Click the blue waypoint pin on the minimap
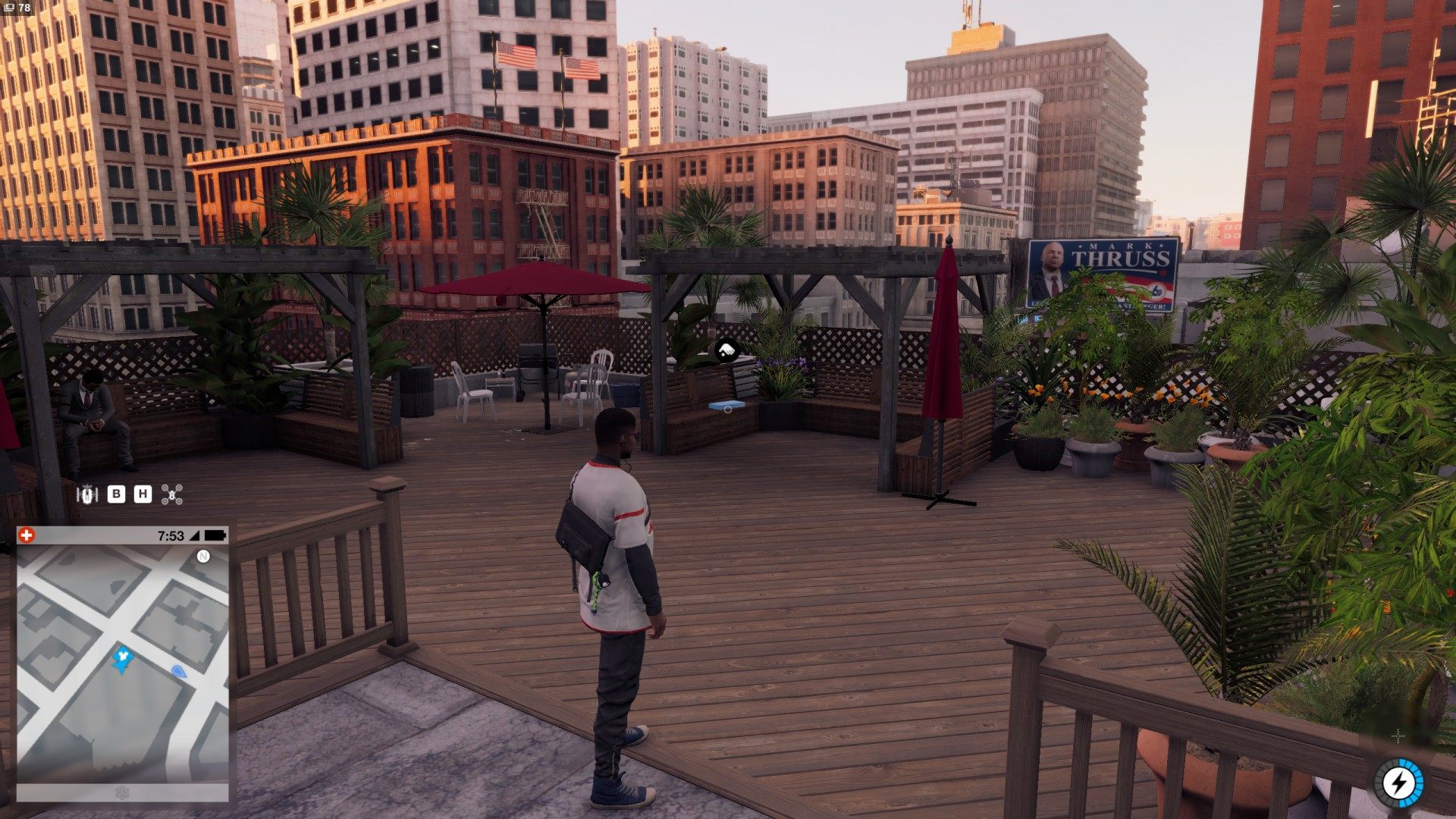 [179, 671]
